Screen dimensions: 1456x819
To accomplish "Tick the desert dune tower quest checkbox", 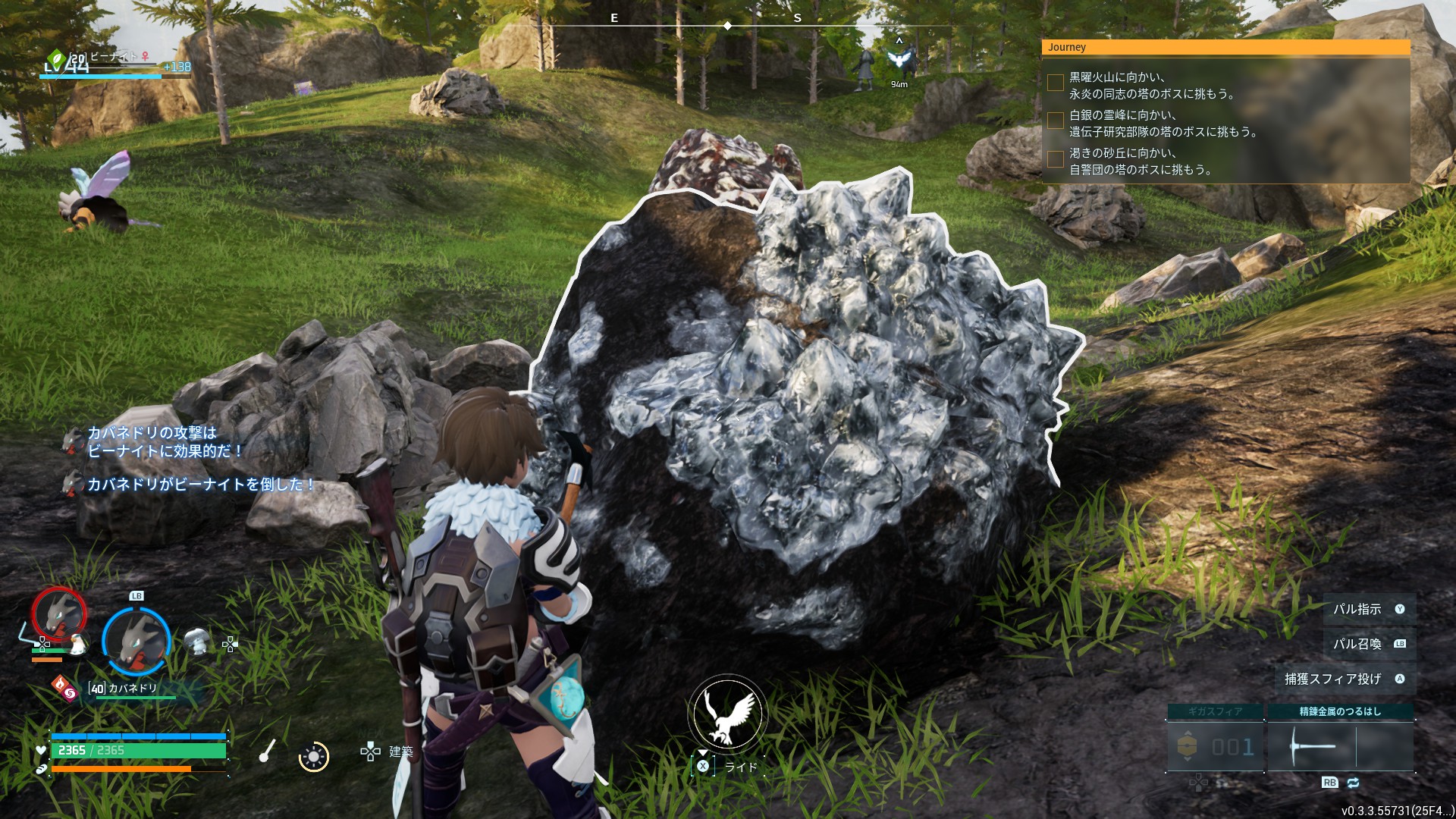I will coord(1055,158).
